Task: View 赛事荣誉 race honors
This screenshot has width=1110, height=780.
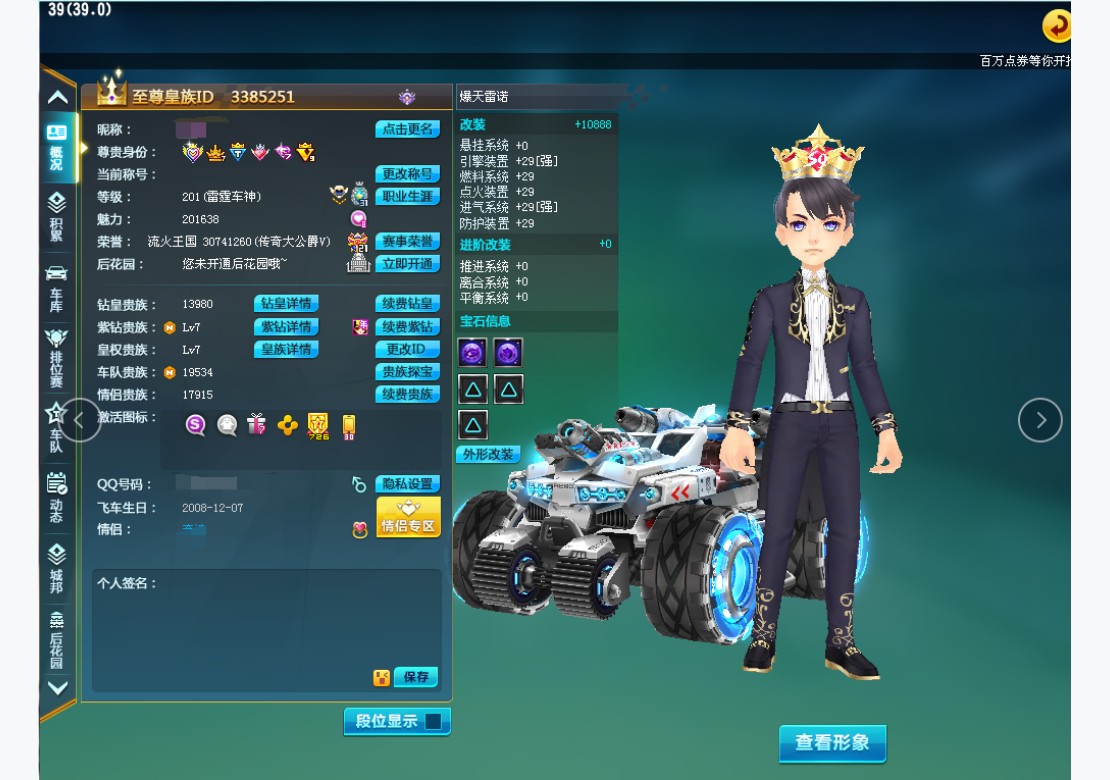Action: (407, 241)
